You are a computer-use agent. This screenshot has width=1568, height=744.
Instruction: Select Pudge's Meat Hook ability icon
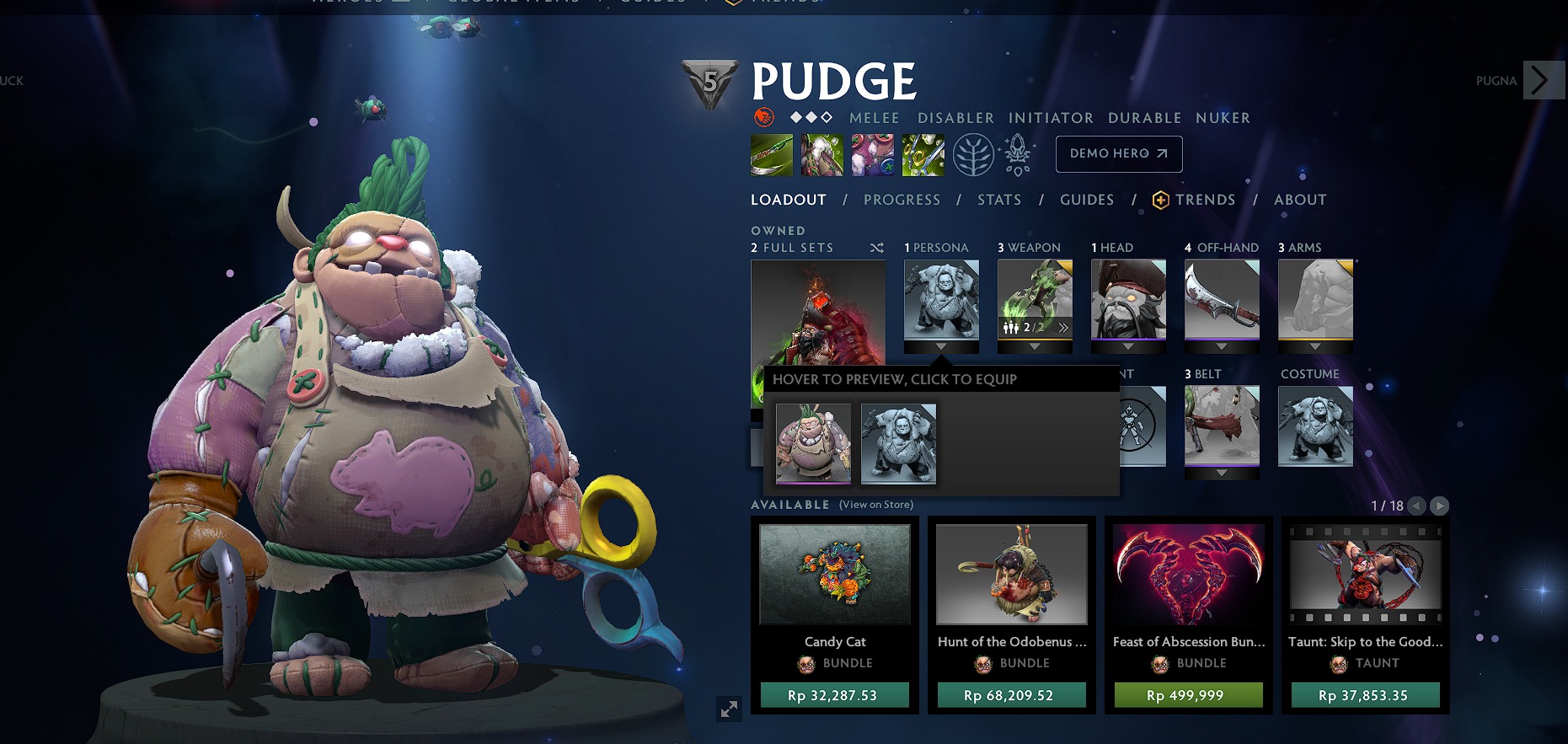(x=770, y=154)
